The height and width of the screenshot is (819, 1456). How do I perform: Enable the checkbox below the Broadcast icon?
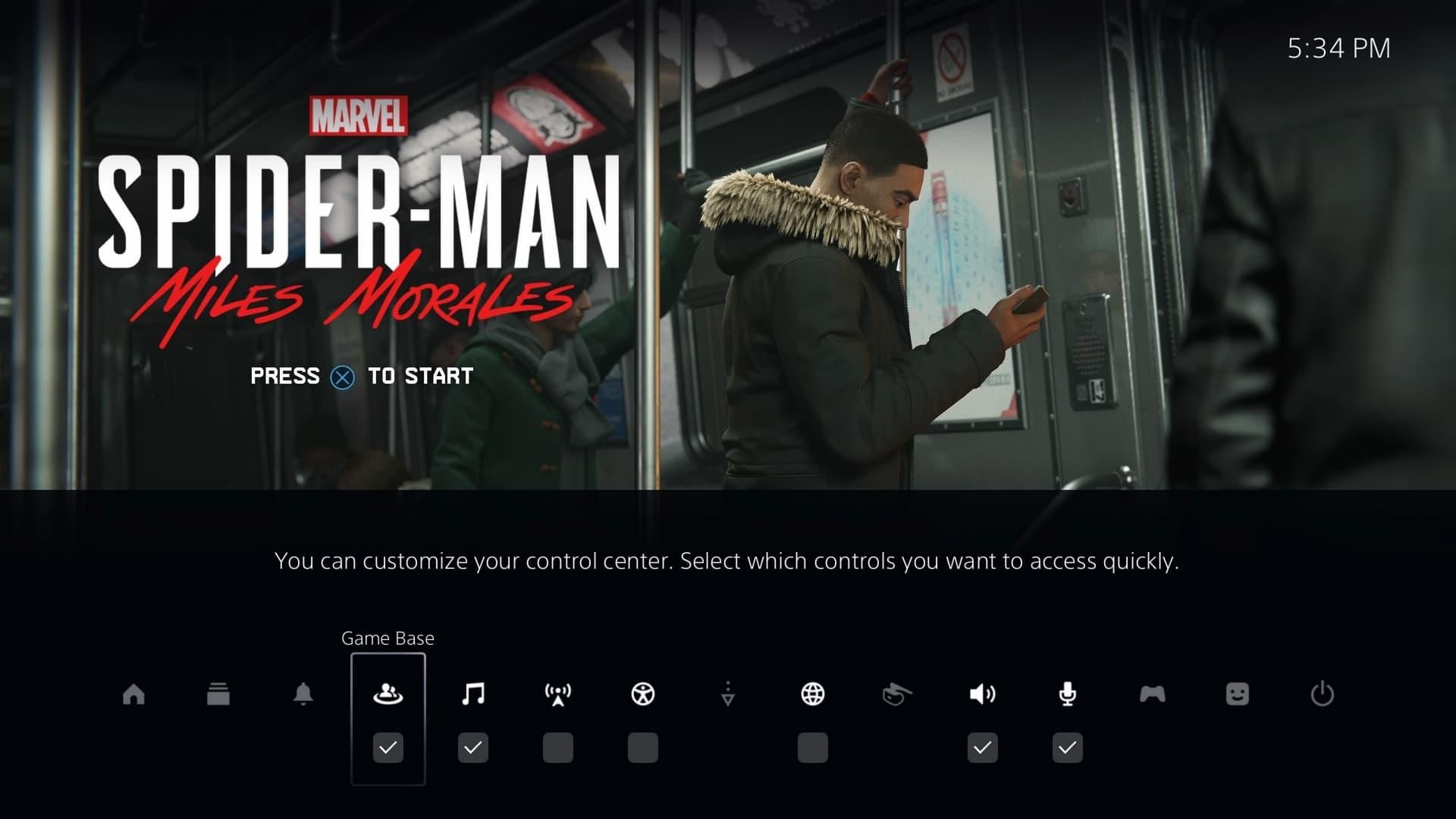558,748
